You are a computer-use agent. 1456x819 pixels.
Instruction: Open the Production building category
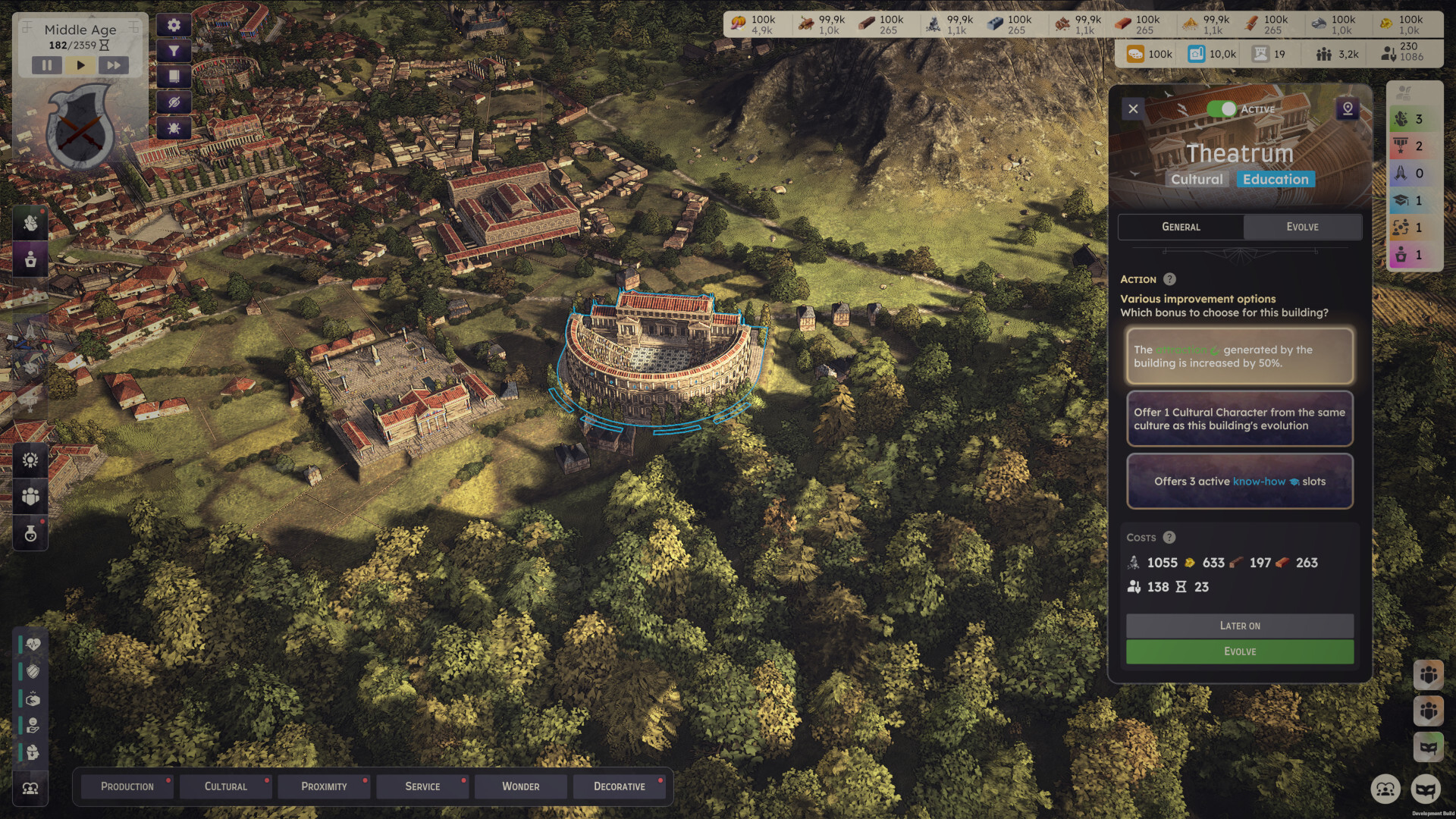[x=127, y=786]
